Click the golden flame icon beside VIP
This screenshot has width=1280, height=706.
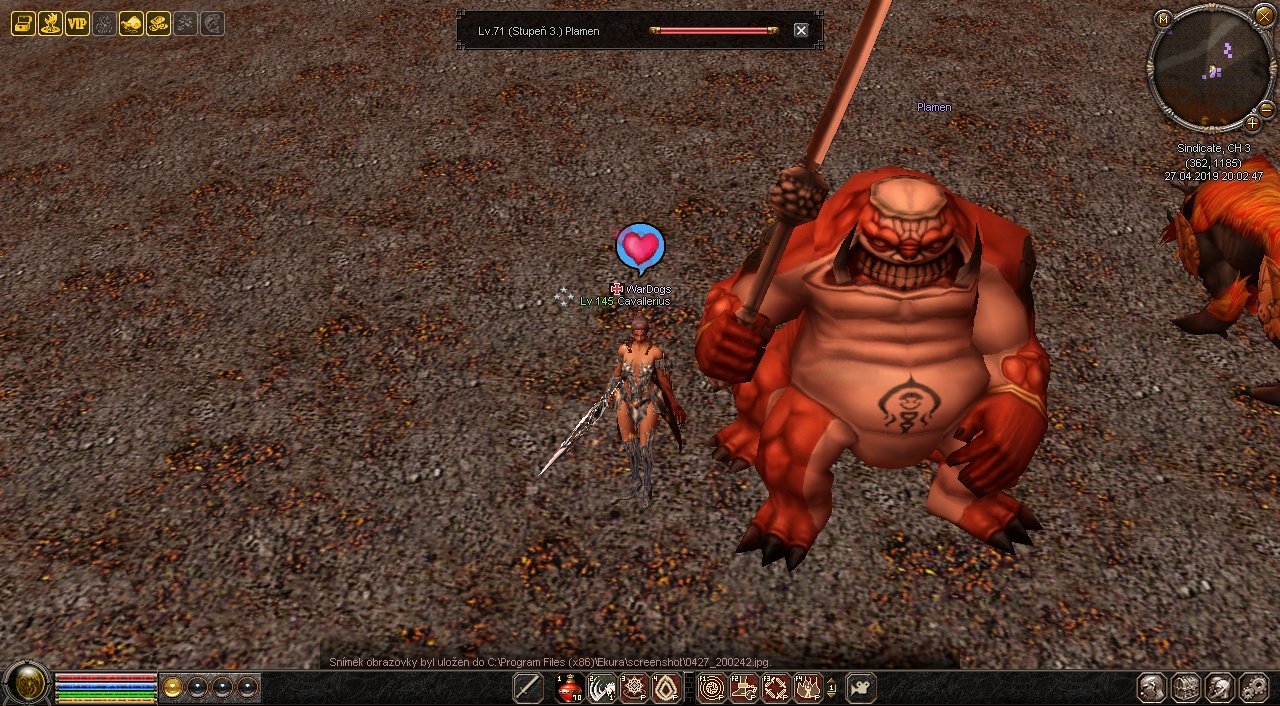click(50, 24)
